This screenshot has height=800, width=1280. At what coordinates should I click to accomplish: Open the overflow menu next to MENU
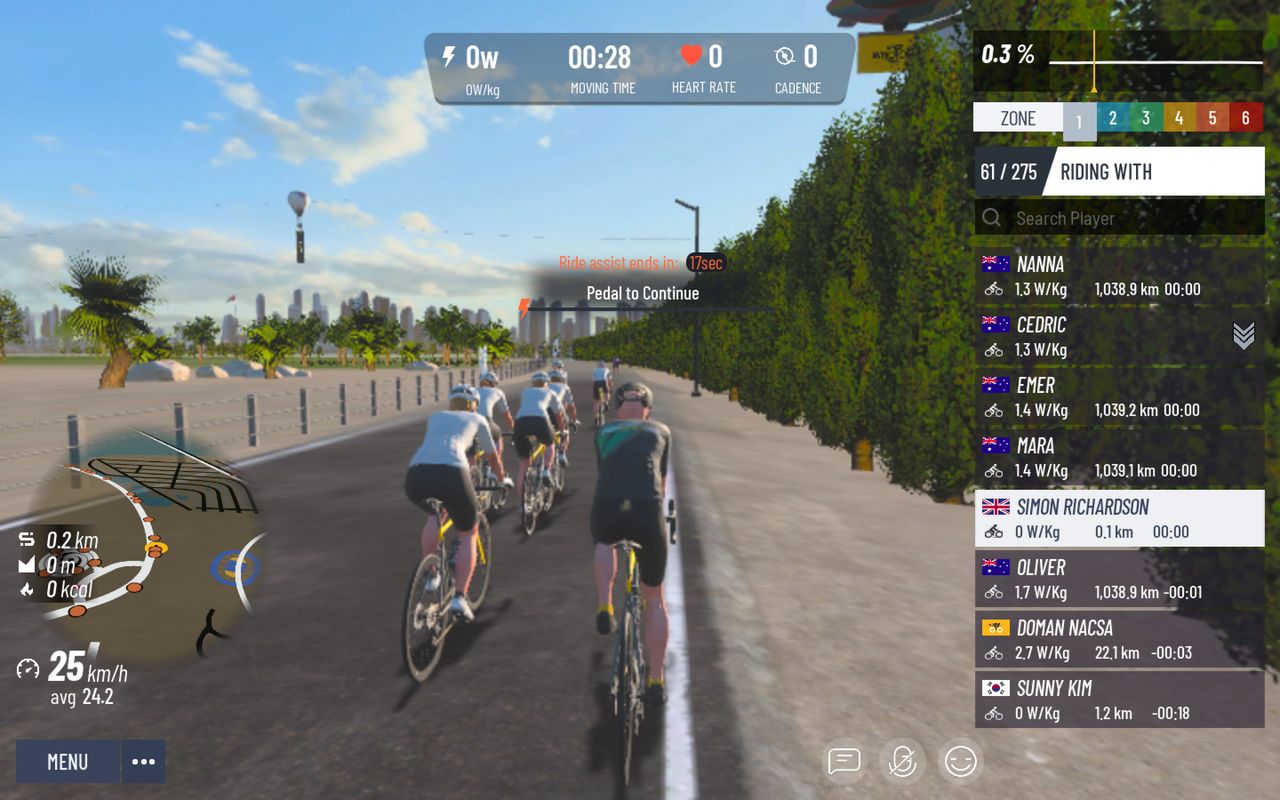(143, 761)
